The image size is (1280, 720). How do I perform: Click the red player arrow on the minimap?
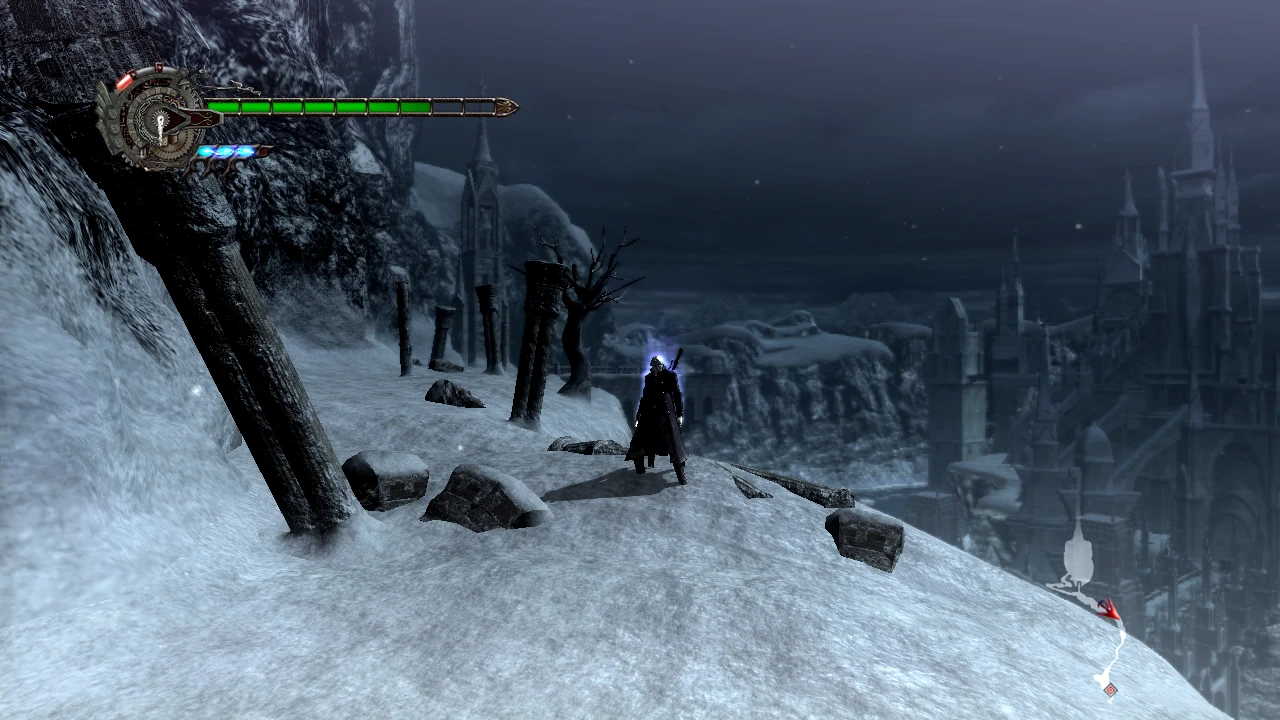(1110, 610)
